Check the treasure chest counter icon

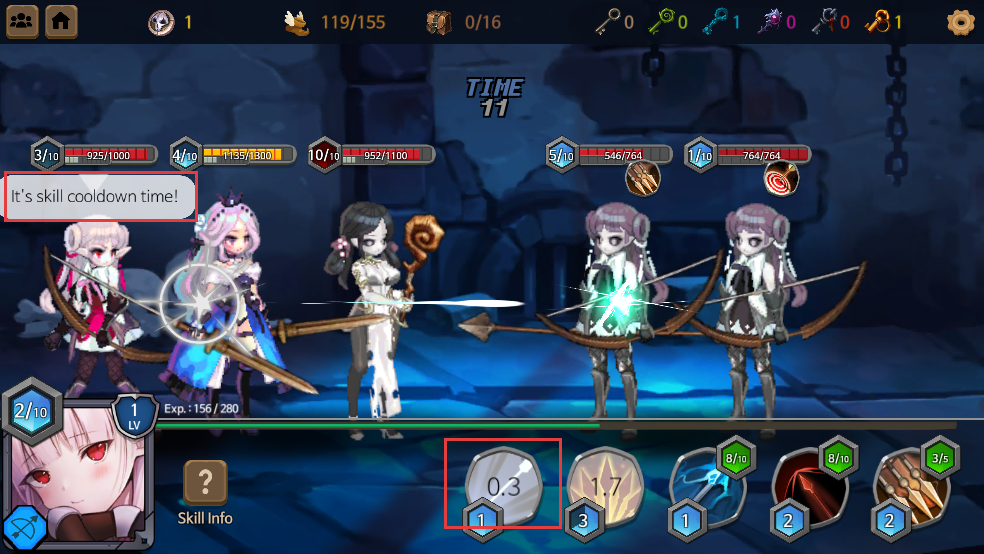pos(440,21)
